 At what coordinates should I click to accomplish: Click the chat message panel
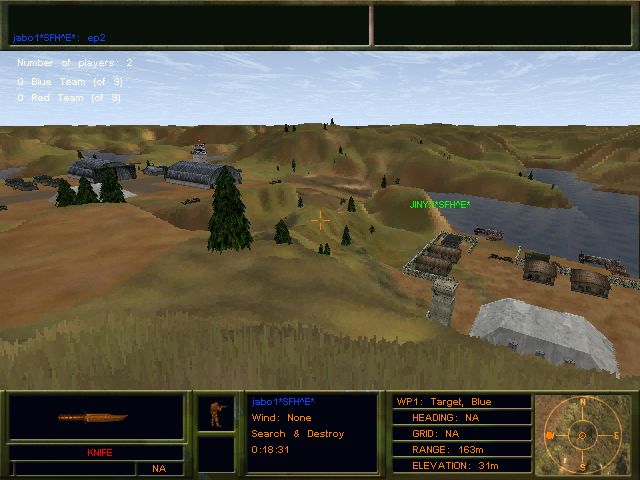pyautogui.click(x=188, y=25)
